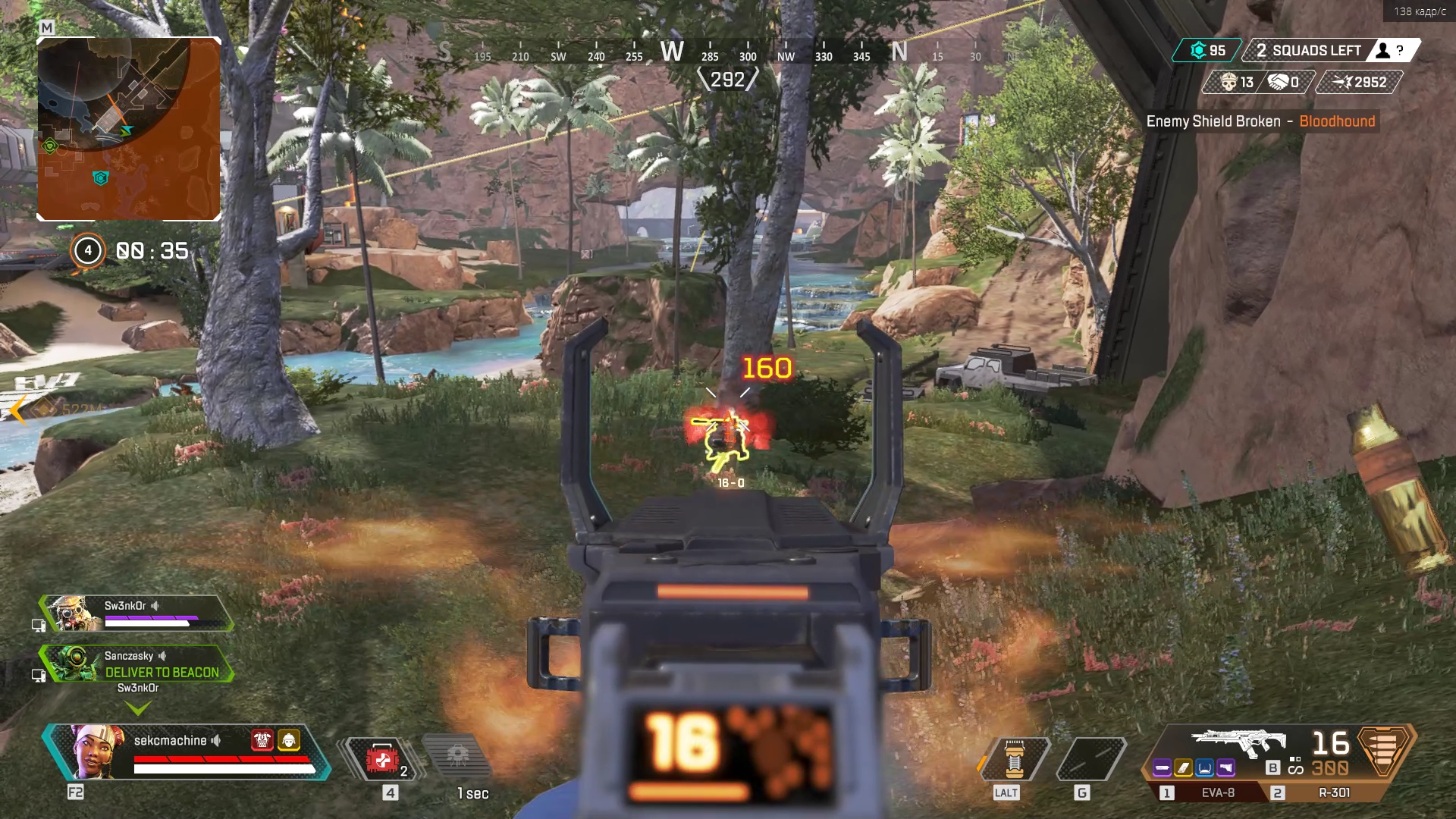This screenshot has width=1456, height=819.
Task: Click the red body shield icon near sekcmachine
Action: coord(262,739)
